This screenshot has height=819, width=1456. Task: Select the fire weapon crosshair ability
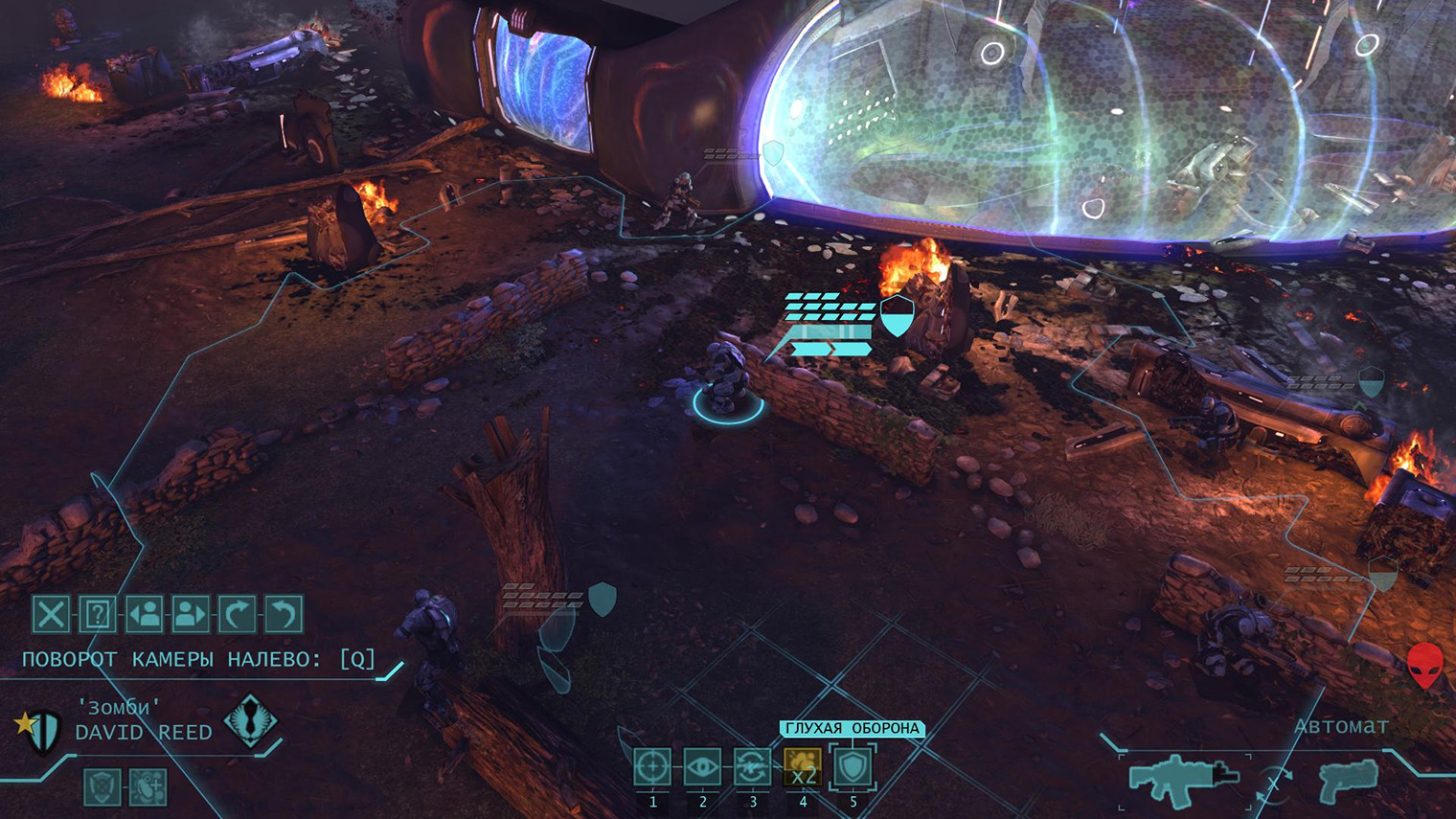(x=652, y=768)
